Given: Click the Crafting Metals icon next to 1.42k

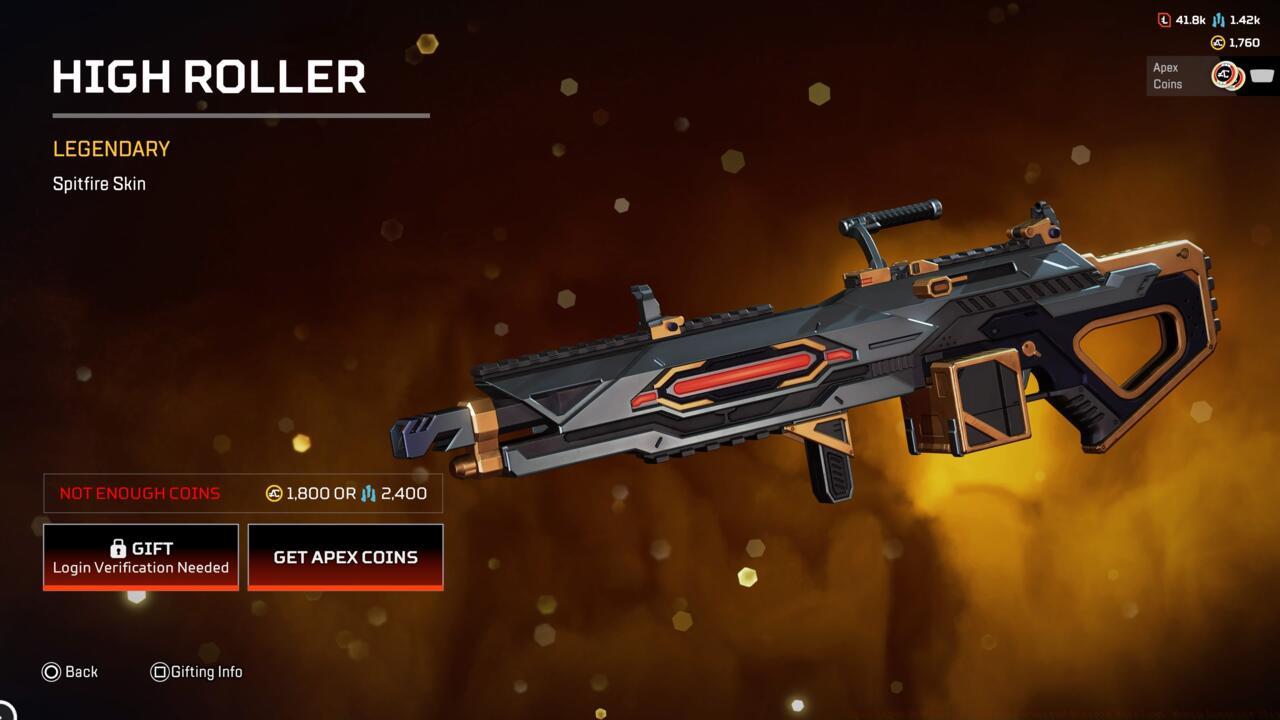Looking at the screenshot, I should click(1218, 20).
